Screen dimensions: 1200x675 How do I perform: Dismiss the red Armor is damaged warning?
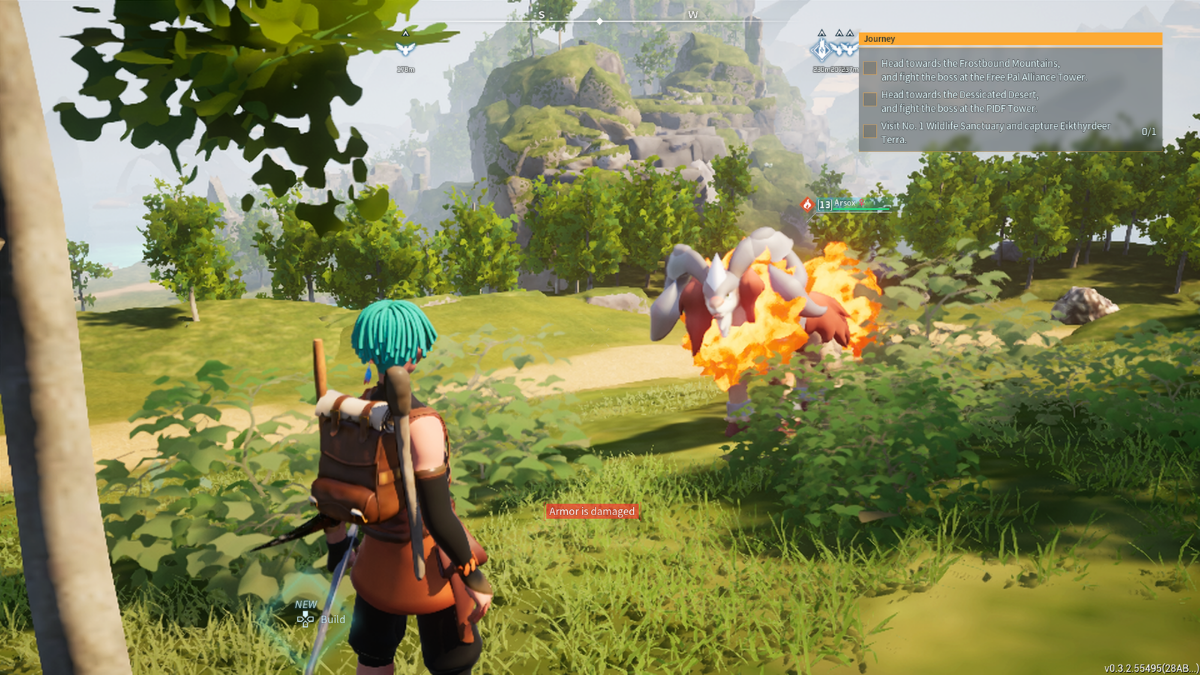[591, 511]
